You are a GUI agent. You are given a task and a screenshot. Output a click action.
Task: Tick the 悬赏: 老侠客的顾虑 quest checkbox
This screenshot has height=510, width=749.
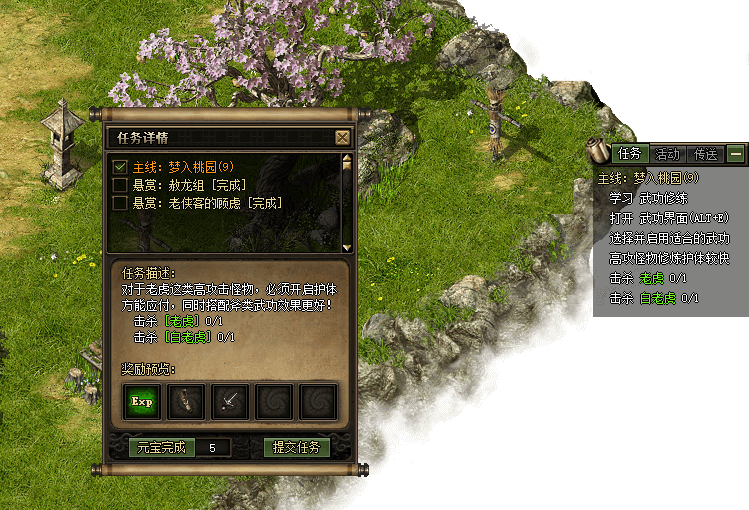pos(120,203)
